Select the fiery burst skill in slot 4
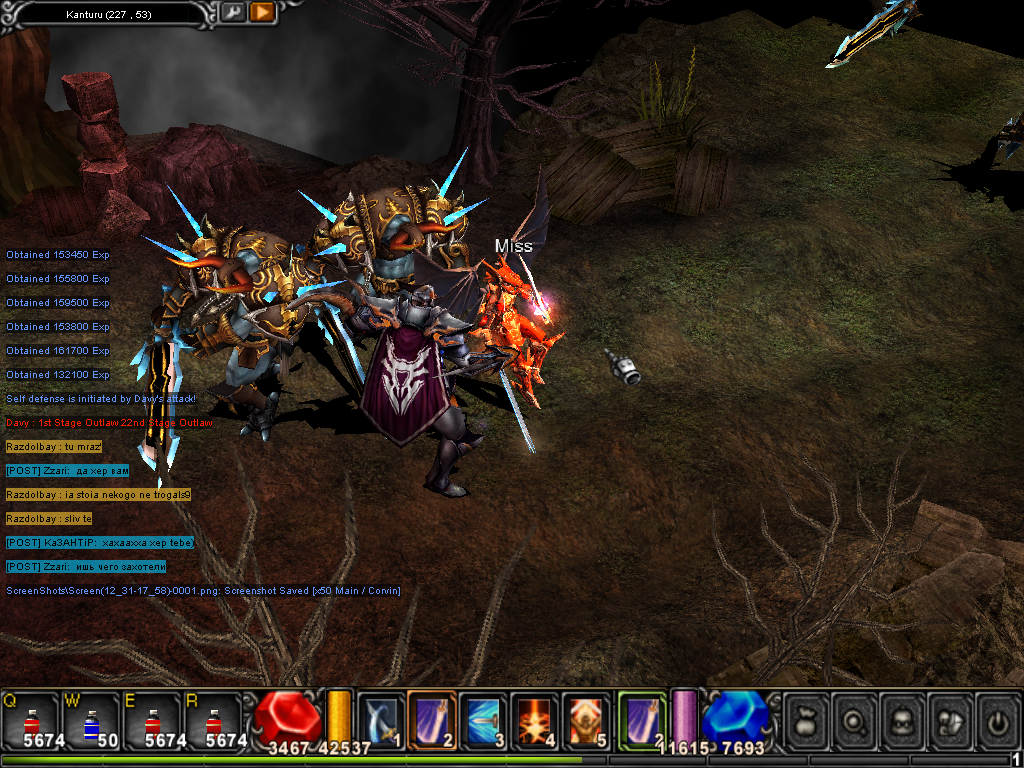 (535, 719)
